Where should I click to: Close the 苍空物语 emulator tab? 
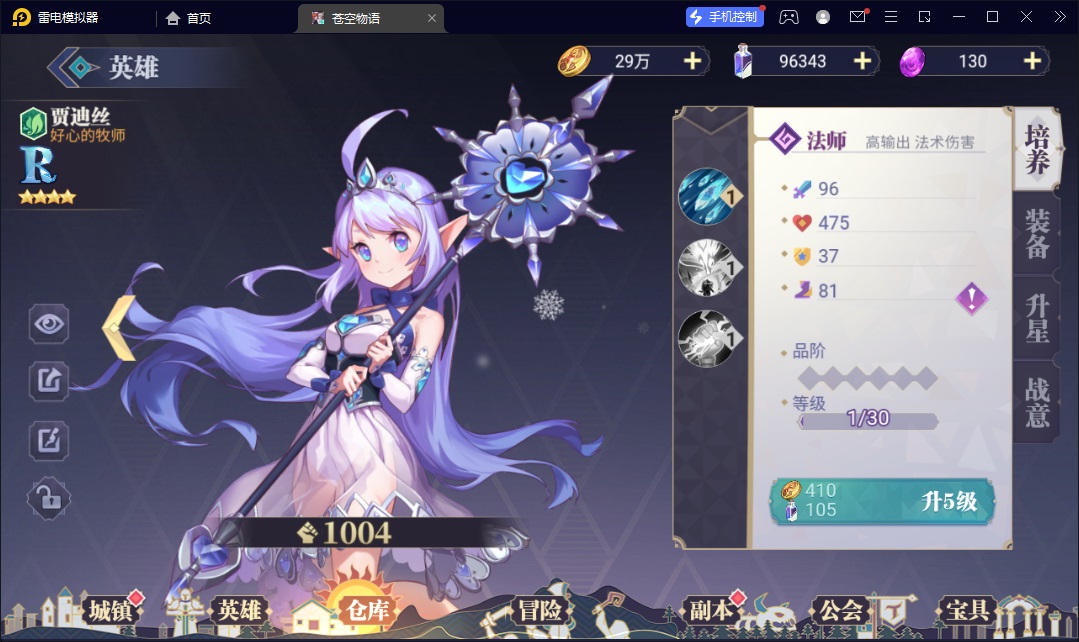pyautogui.click(x=432, y=18)
